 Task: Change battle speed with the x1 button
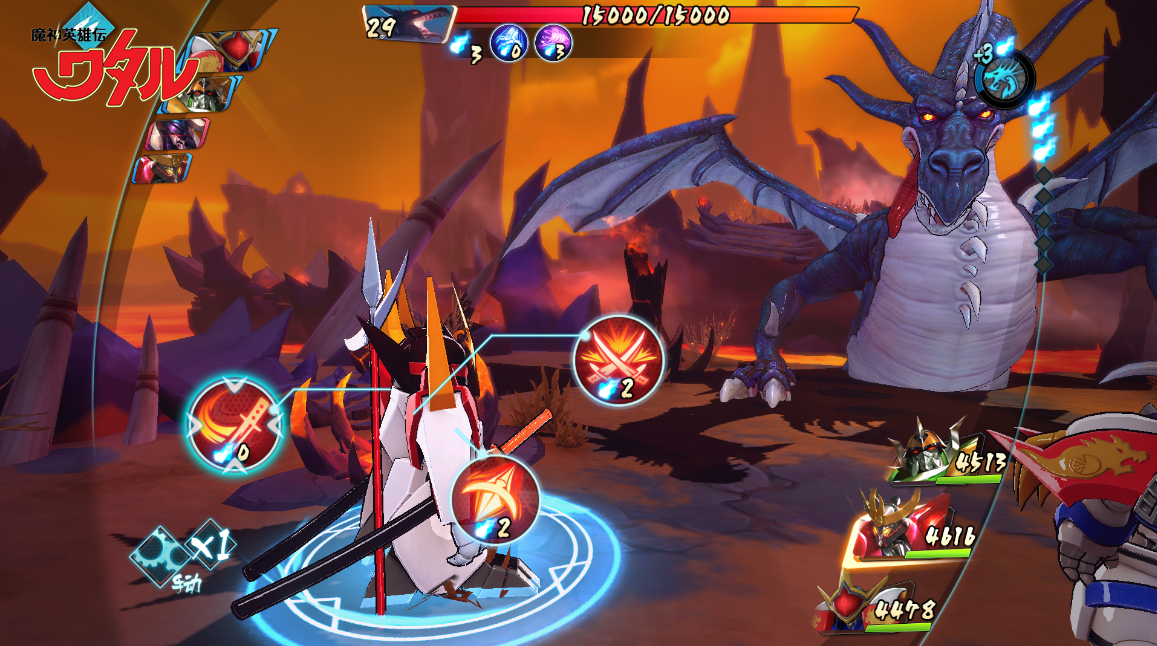pos(212,544)
